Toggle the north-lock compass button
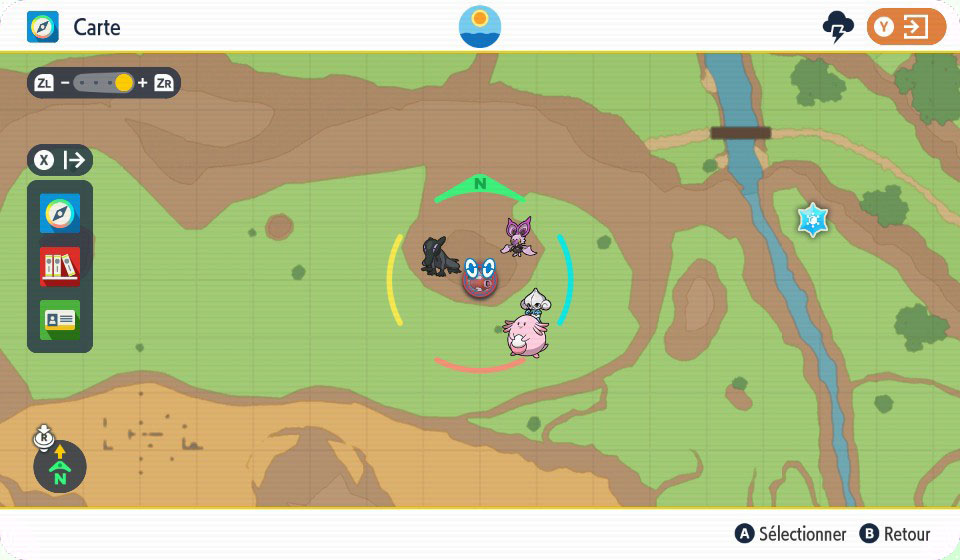The image size is (960, 560). pos(60,466)
